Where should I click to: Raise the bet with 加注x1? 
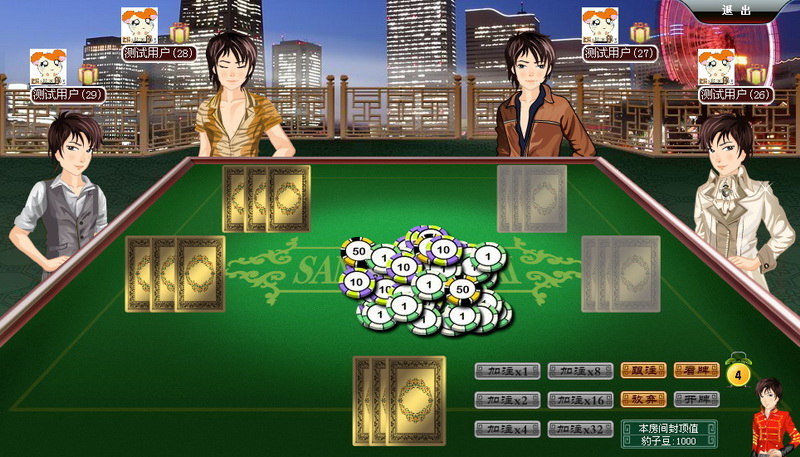click(x=507, y=372)
